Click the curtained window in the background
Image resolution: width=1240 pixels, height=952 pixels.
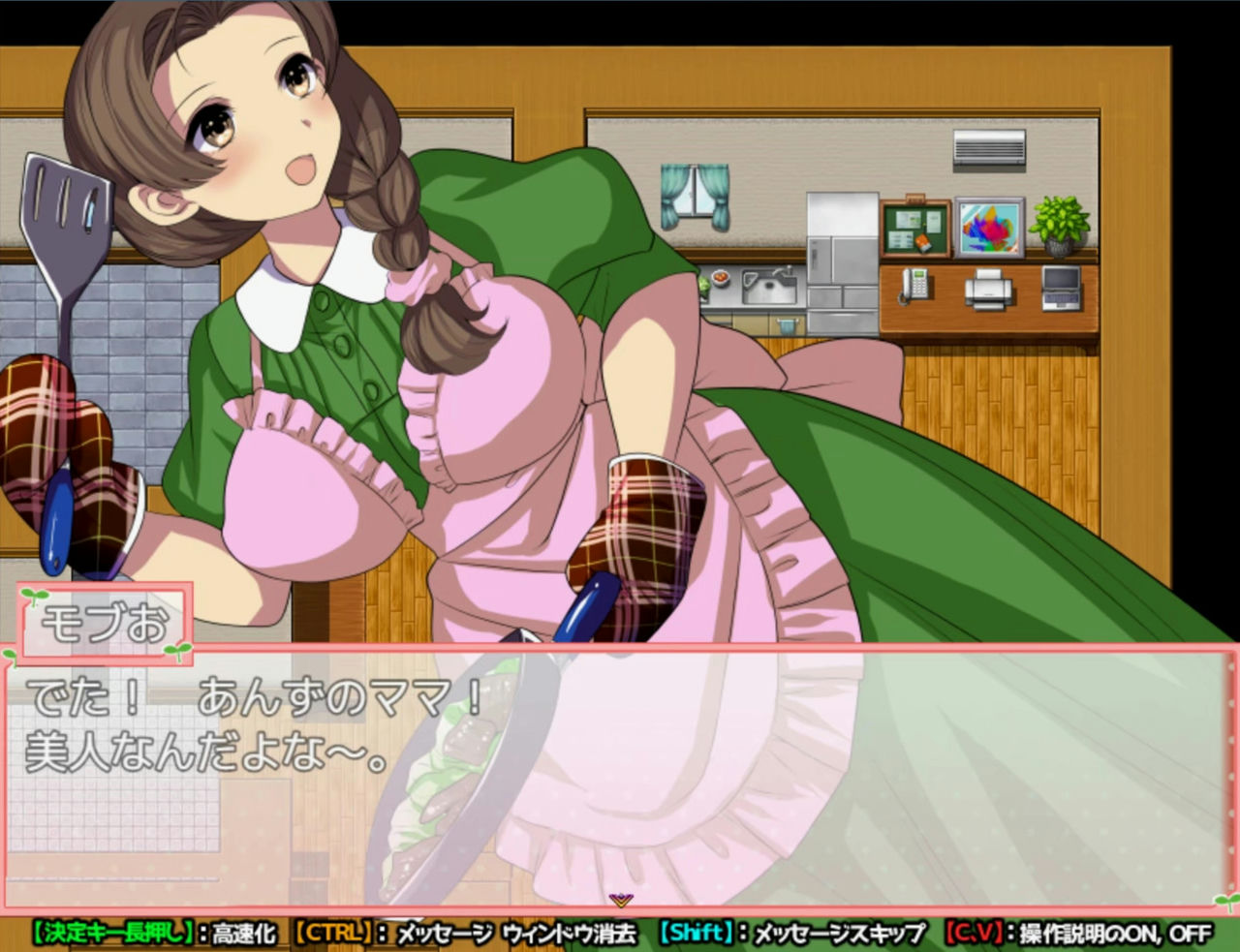pyautogui.click(x=694, y=194)
